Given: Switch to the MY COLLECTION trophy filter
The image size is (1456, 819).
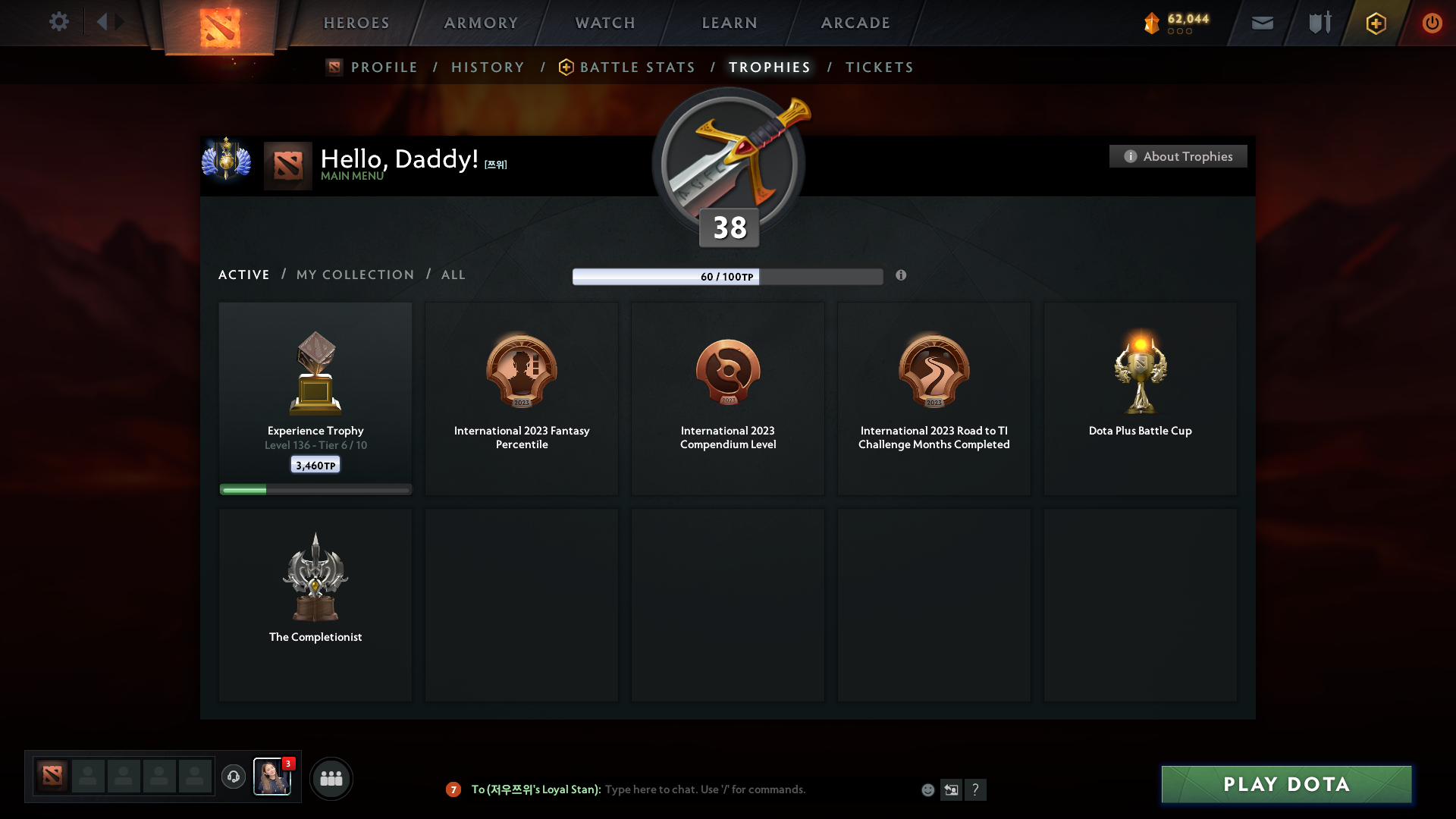Looking at the screenshot, I should coord(354,275).
